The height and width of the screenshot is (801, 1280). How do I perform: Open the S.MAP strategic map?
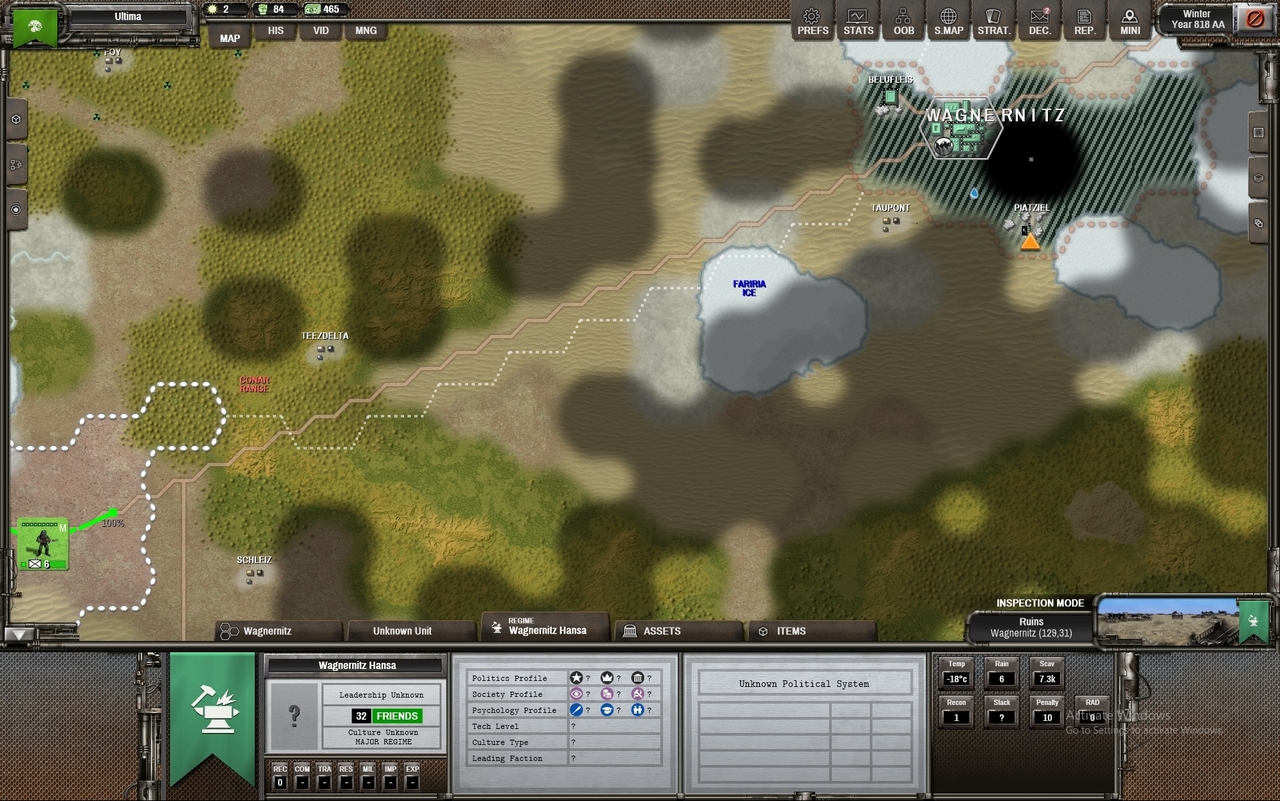949,20
